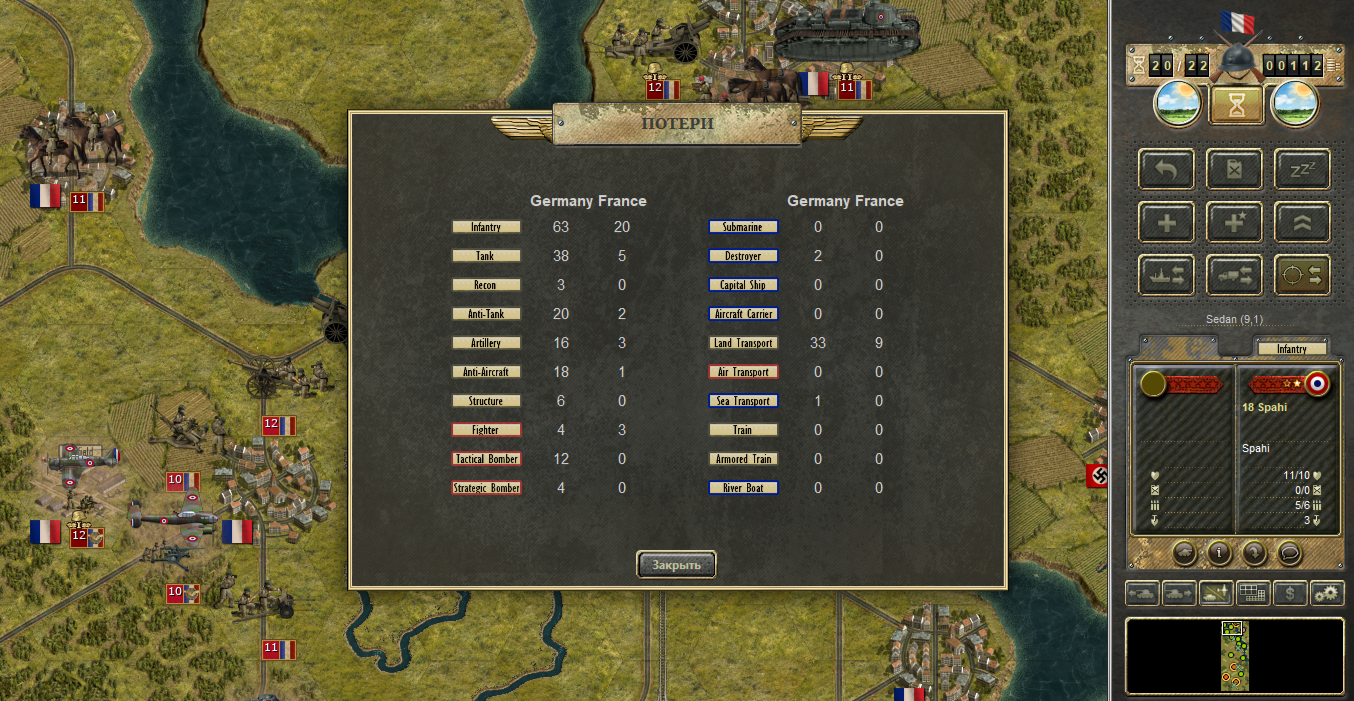Open the speech bubble message button
Screen dimensions: 1354x701
point(1290,551)
